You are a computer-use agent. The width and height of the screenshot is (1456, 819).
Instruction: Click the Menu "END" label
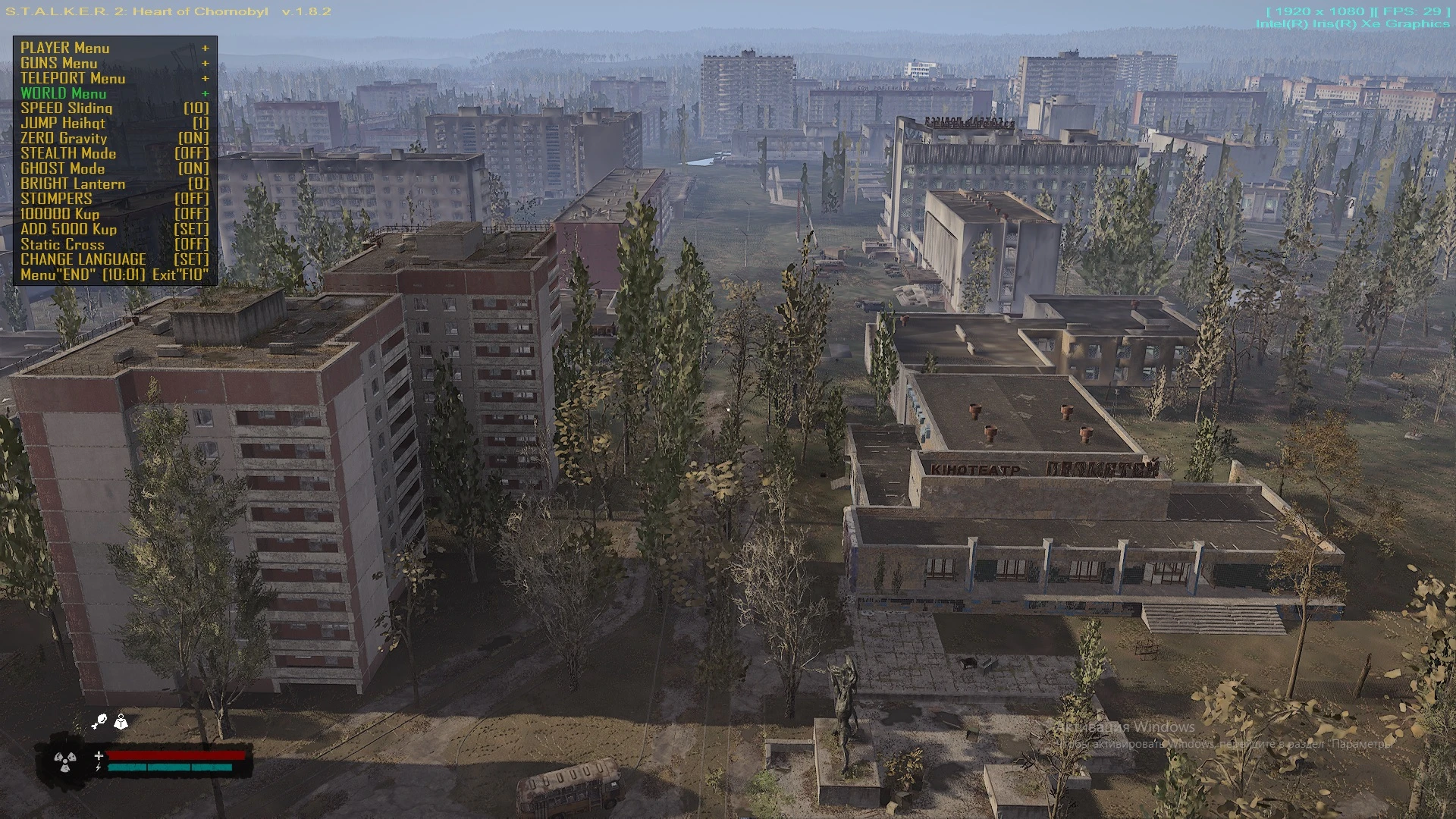click(57, 275)
